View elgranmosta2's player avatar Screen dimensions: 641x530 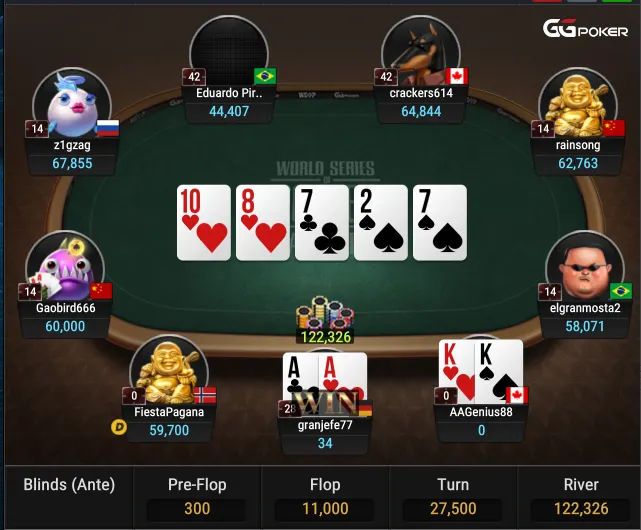(x=584, y=265)
